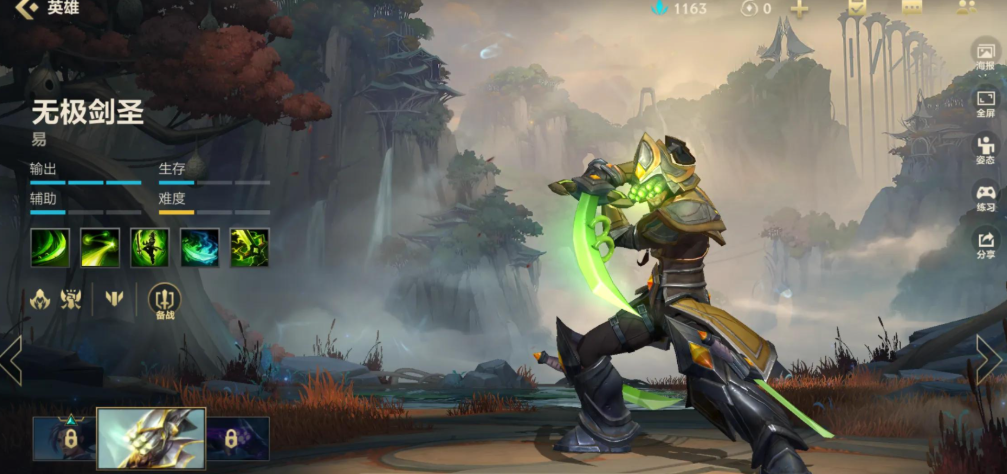Select the locked blue-haired skin thumbnail
The width and height of the screenshot is (1007, 474).
pos(63,438)
